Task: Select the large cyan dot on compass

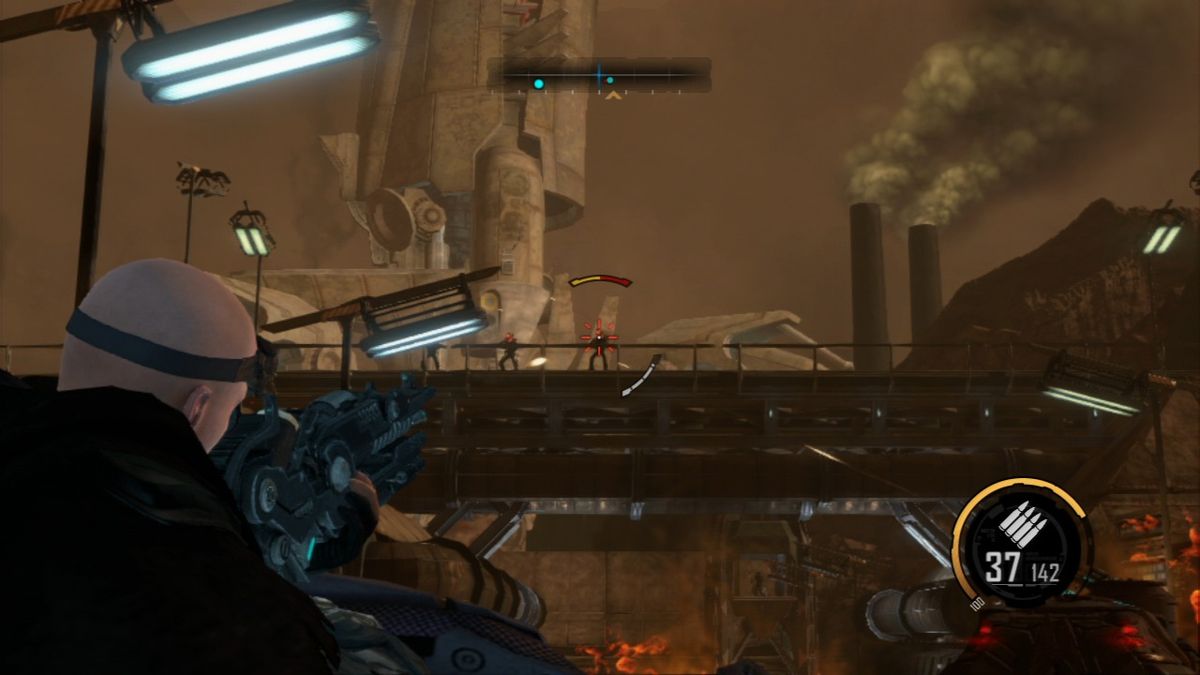Action: pyautogui.click(x=539, y=84)
